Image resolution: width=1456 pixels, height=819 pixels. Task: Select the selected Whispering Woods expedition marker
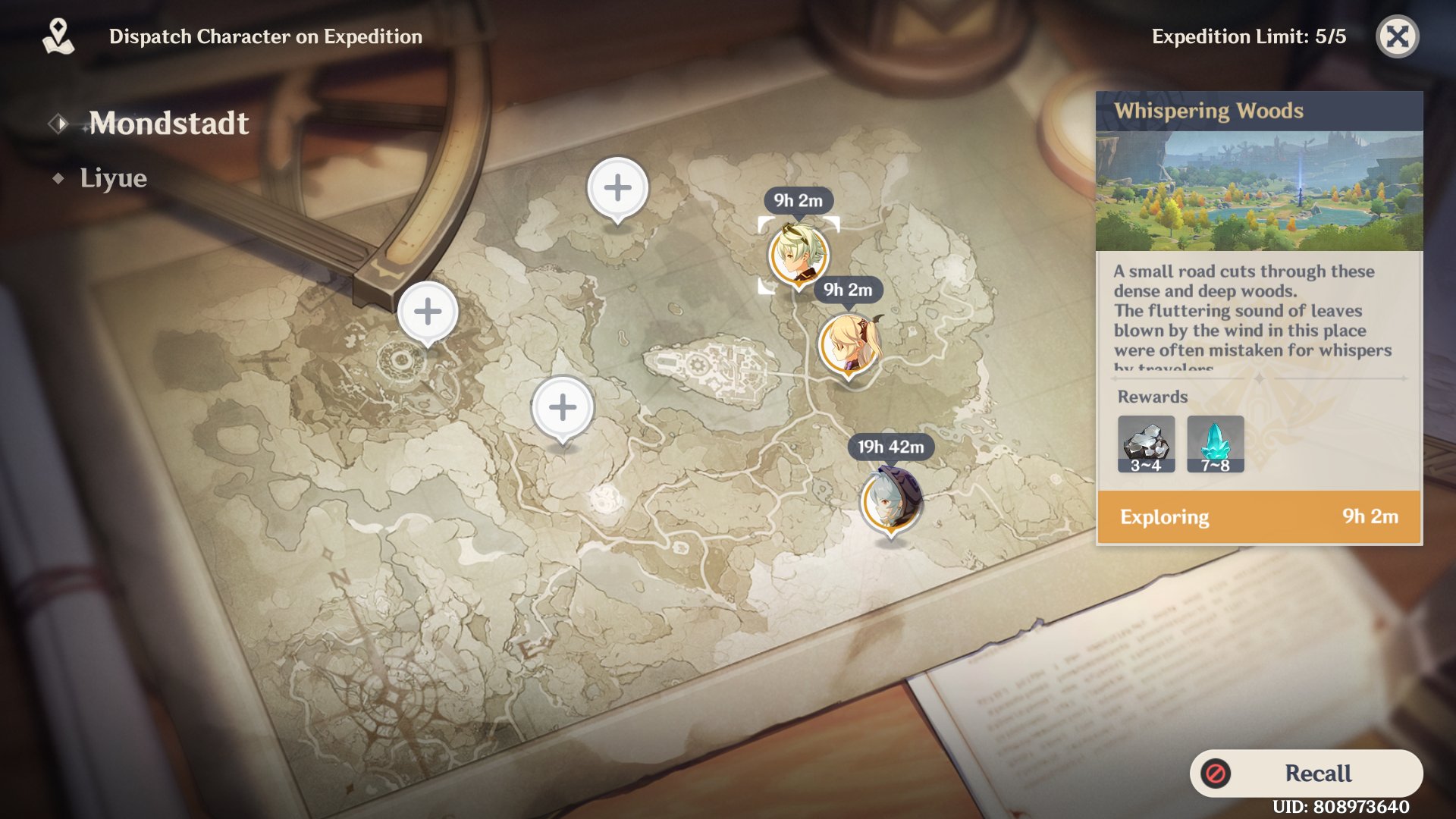[799, 255]
